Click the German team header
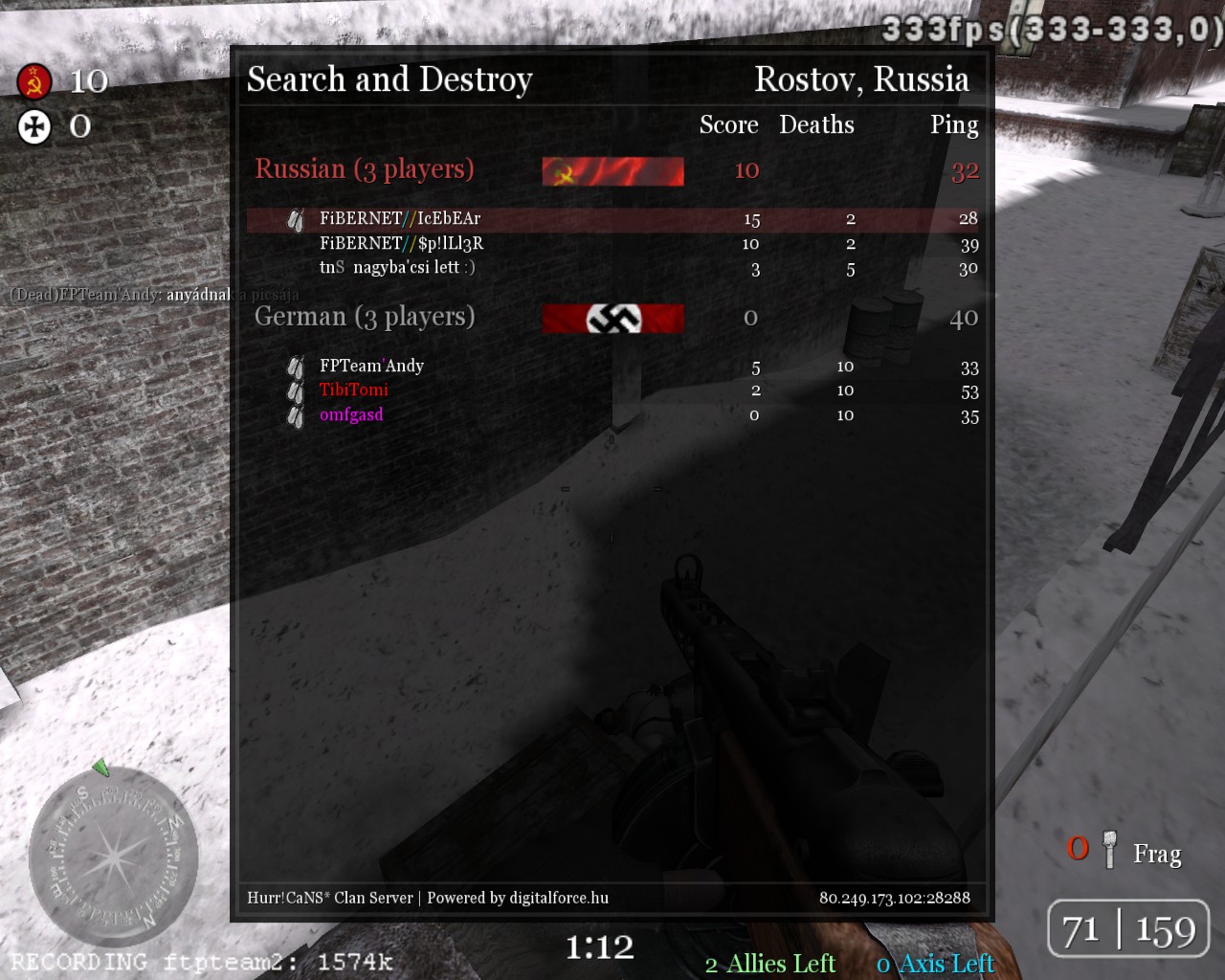Screen dimensions: 1225x980 click(365, 317)
